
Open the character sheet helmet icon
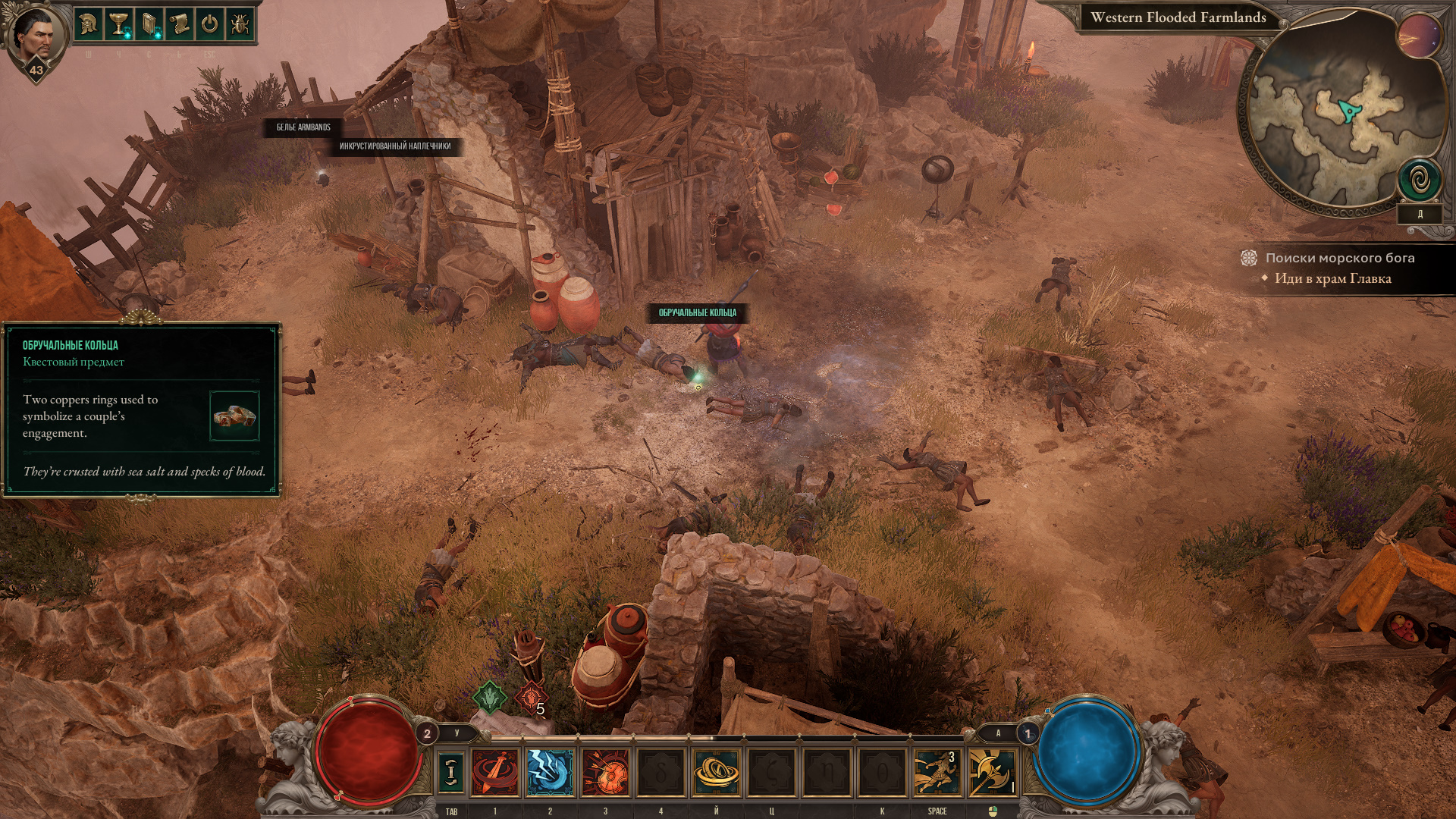pos(88,24)
